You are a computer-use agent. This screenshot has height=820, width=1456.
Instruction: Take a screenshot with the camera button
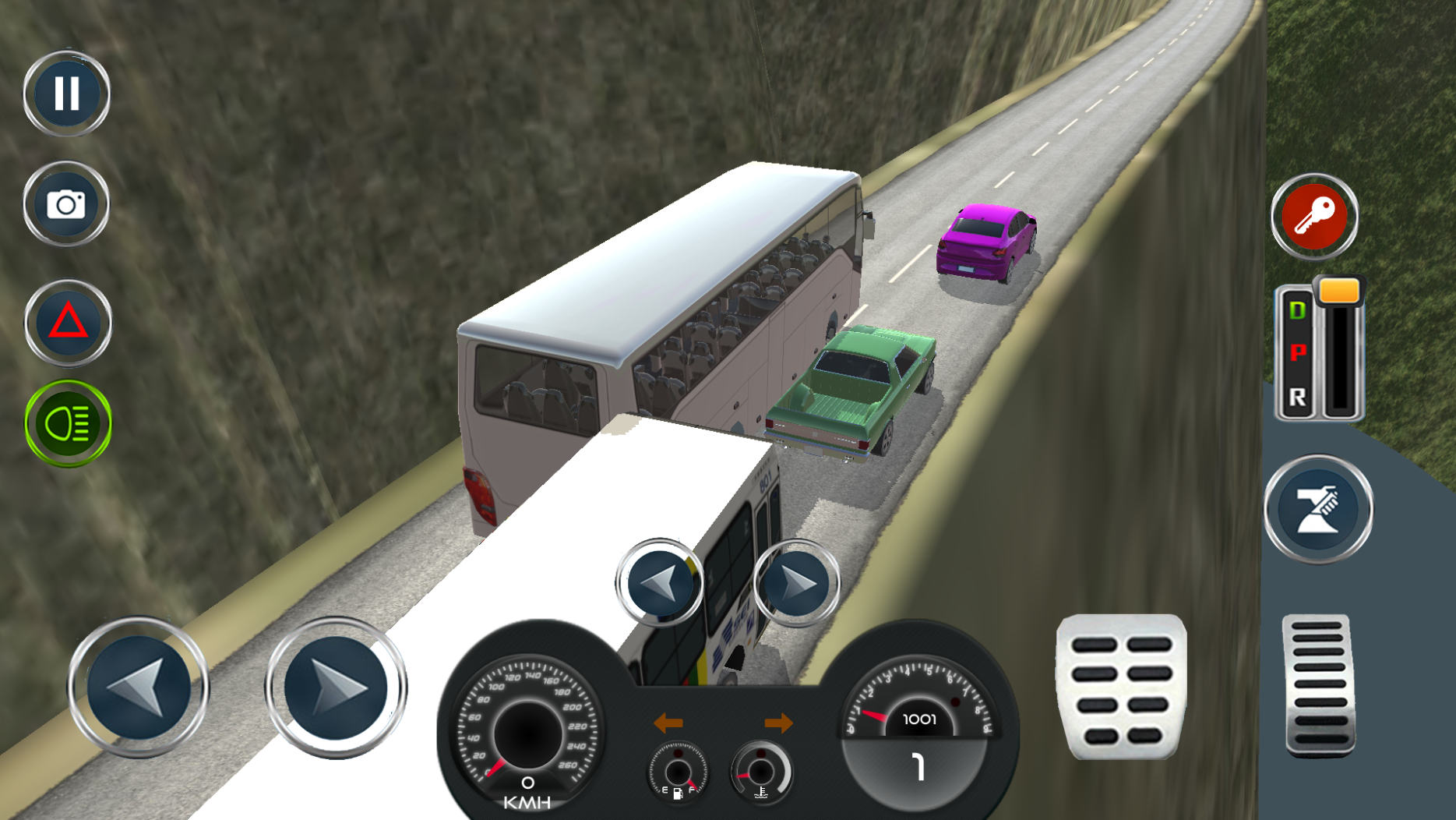pos(66,203)
